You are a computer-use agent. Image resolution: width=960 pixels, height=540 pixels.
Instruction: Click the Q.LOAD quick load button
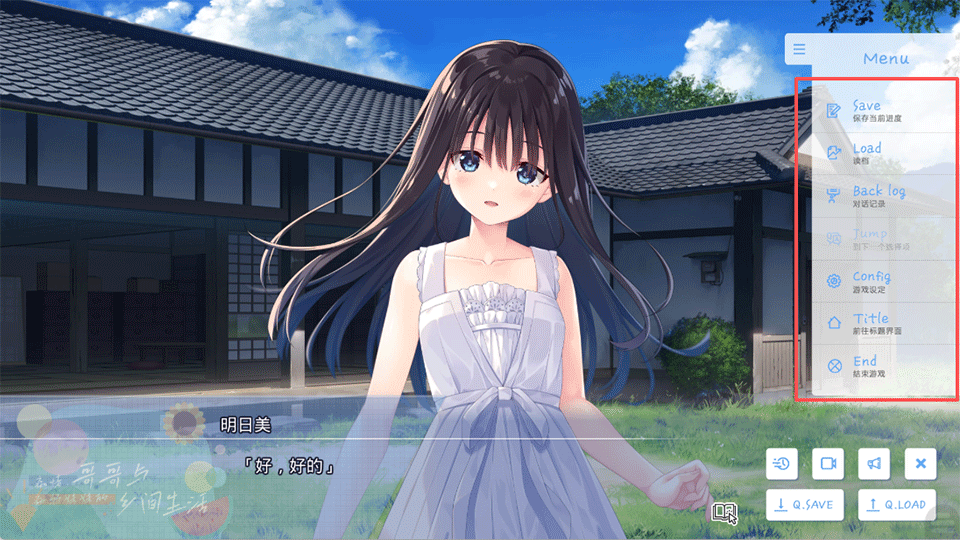(x=896, y=504)
